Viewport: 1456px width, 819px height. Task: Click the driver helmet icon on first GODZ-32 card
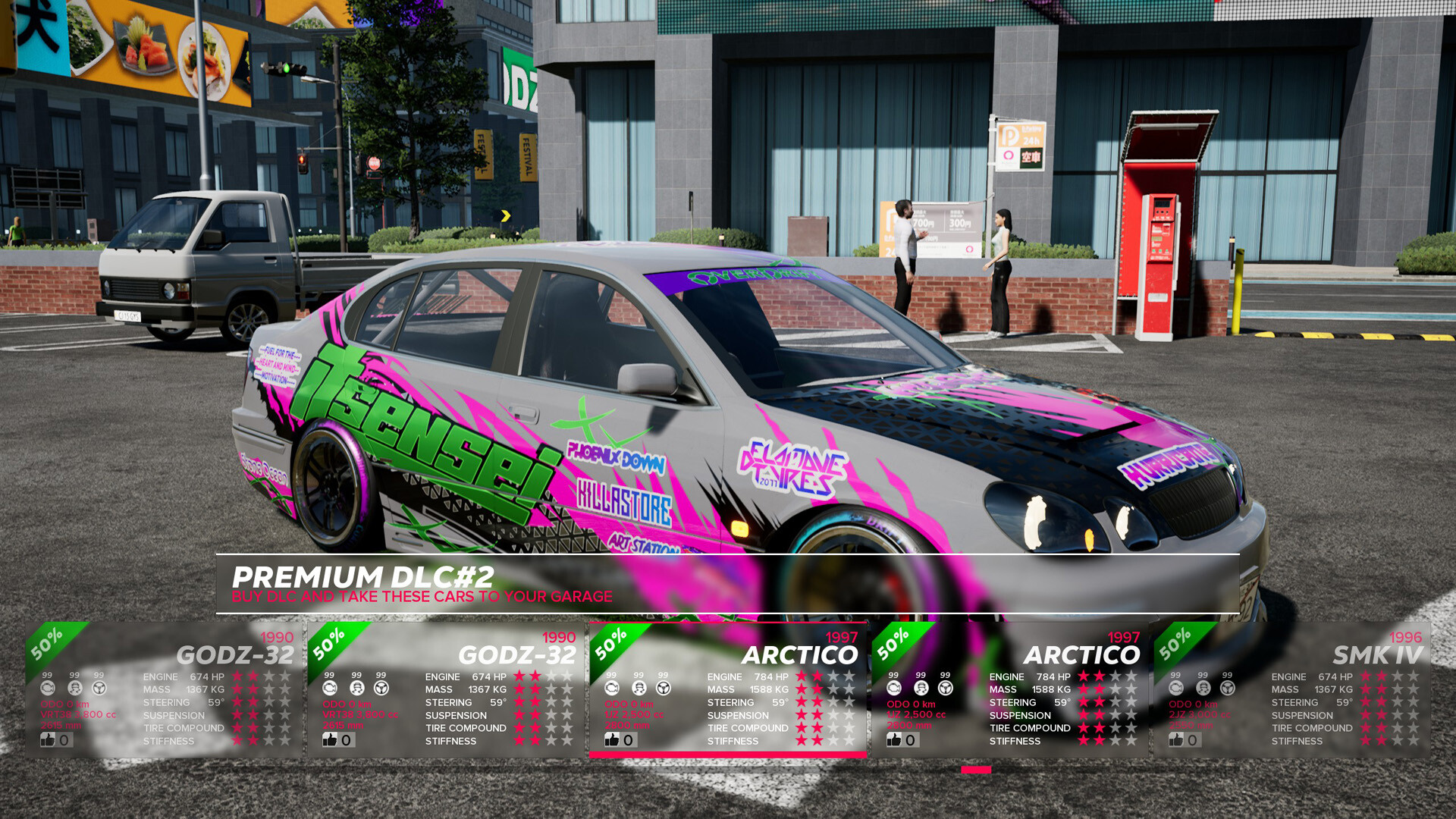click(74, 689)
